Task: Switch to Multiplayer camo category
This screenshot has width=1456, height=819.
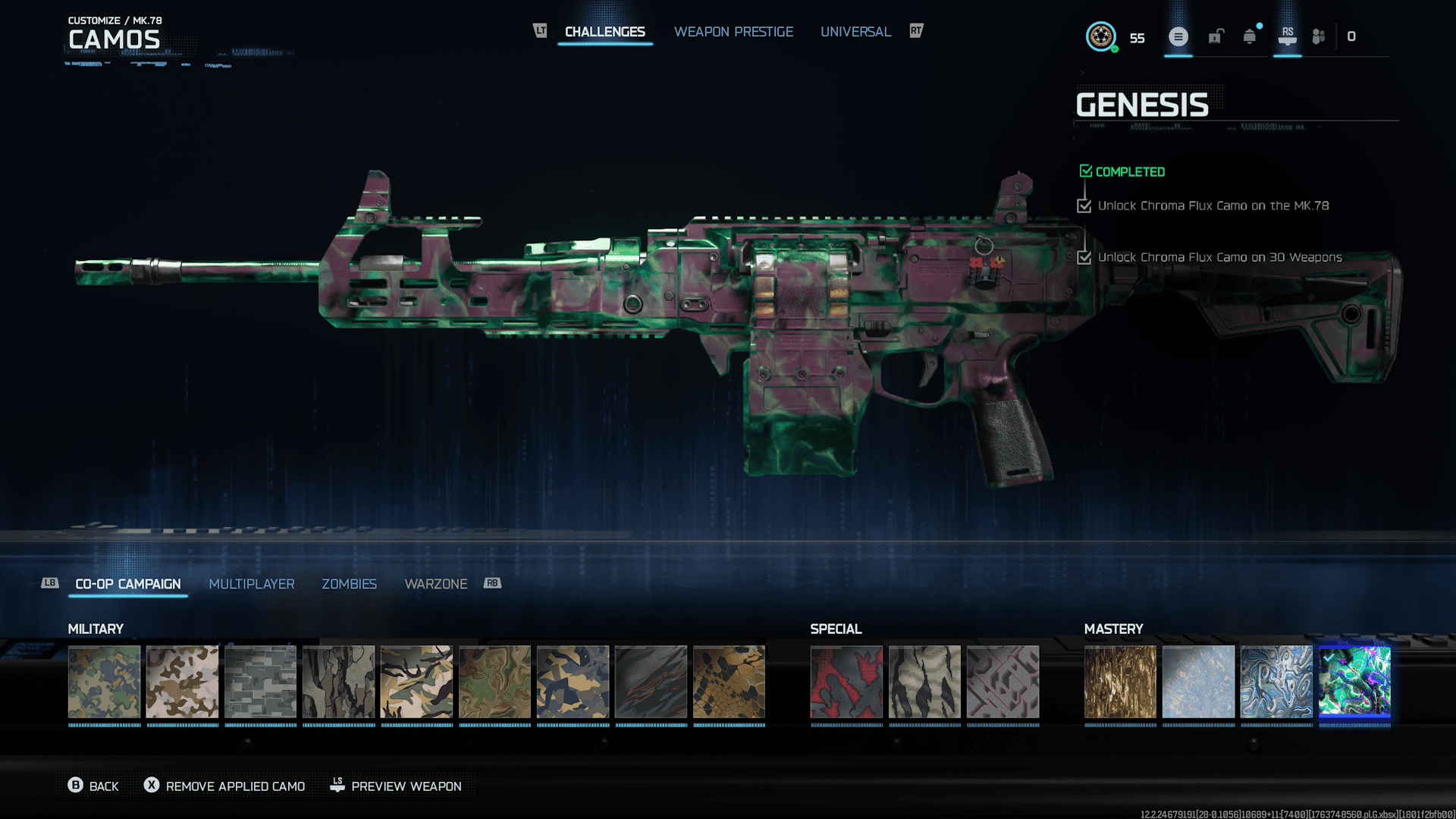Action: tap(251, 584)
